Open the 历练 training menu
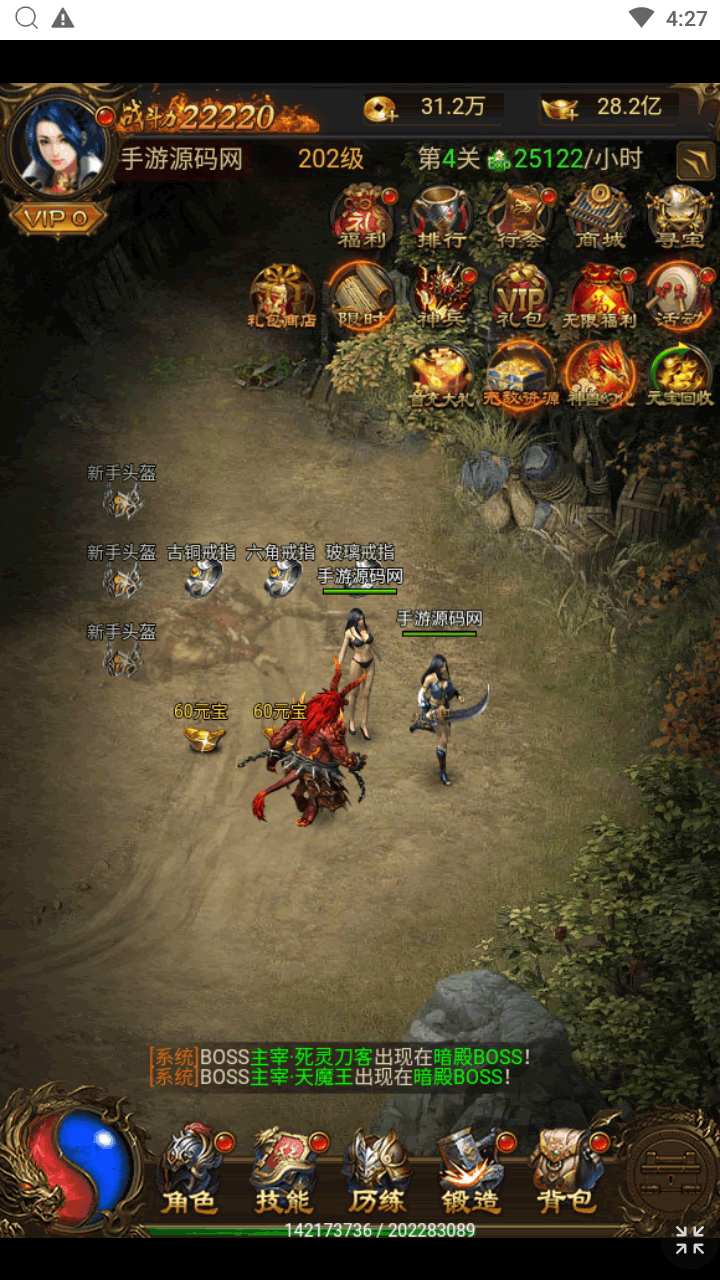This screenshot has height=1280, width=720. click(377, 1168)
